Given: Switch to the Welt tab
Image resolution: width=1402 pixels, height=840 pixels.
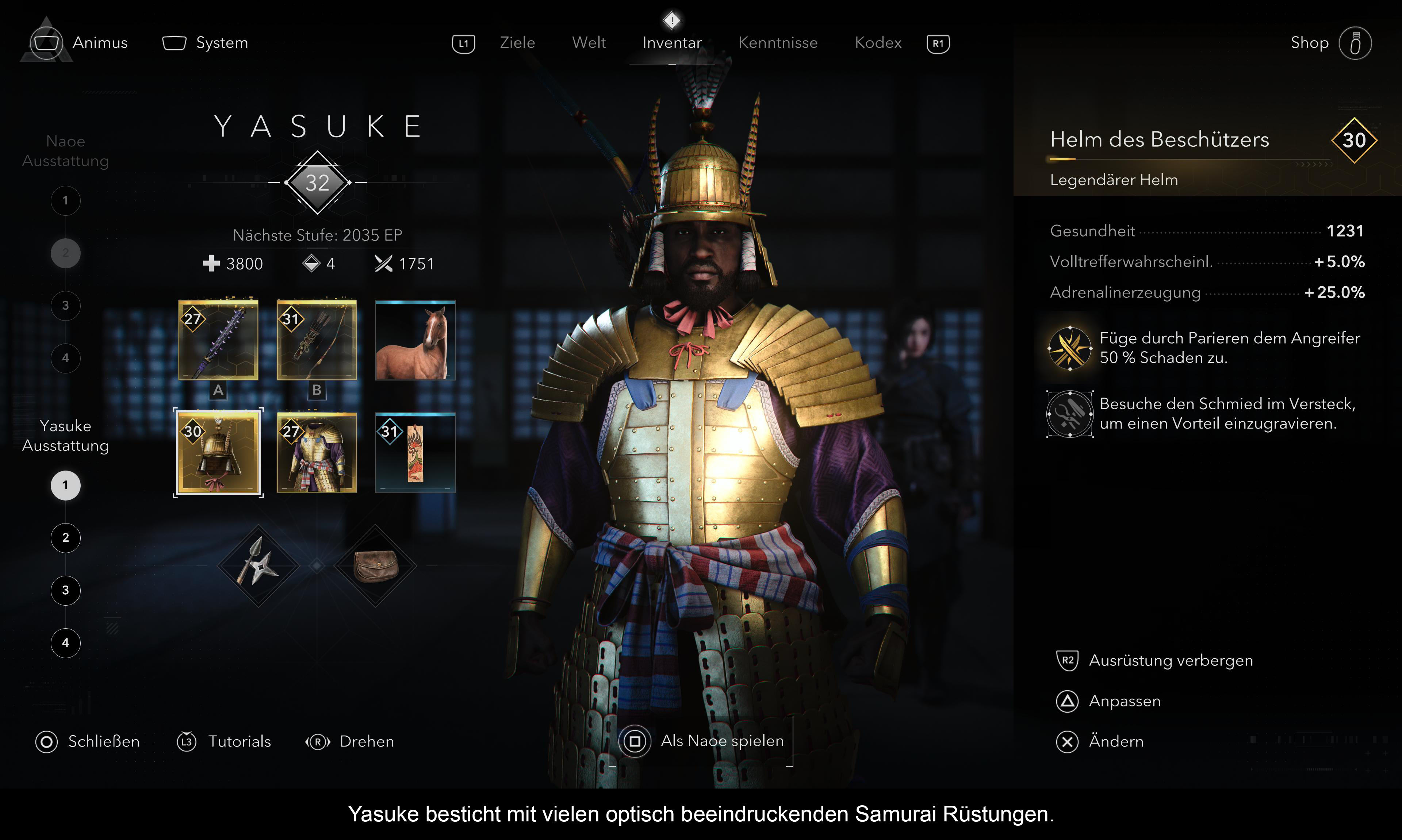Looking at the screenshot, I should (x=588, y=43).
